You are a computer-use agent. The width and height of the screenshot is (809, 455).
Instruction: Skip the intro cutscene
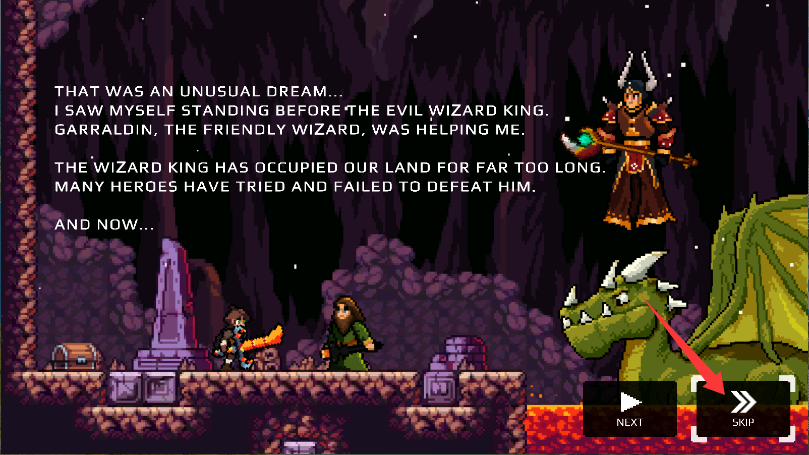742,408
